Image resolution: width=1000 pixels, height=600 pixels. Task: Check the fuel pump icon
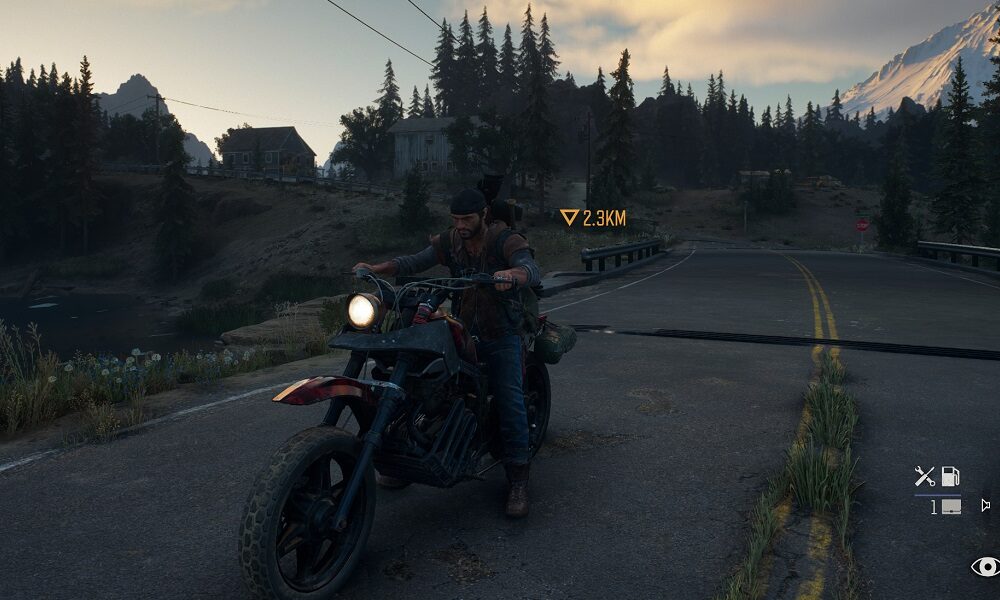950,477
